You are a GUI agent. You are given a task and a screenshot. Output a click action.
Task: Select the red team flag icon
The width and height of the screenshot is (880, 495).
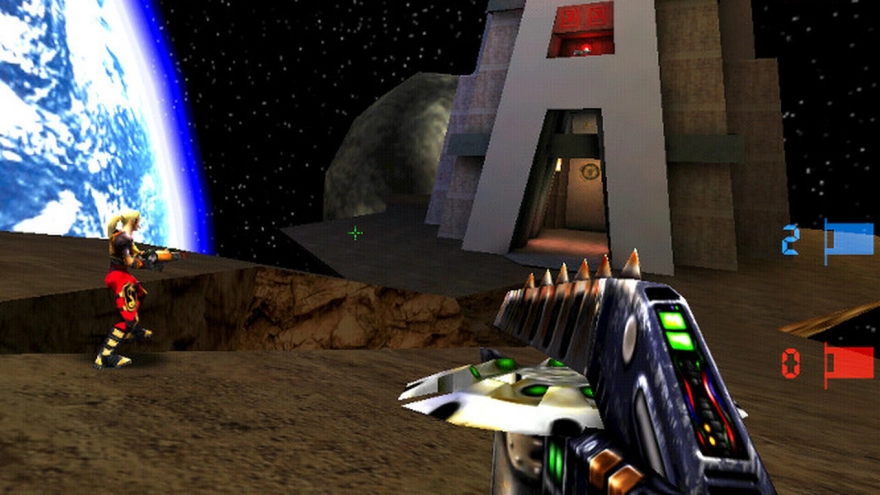click(848, 364)
